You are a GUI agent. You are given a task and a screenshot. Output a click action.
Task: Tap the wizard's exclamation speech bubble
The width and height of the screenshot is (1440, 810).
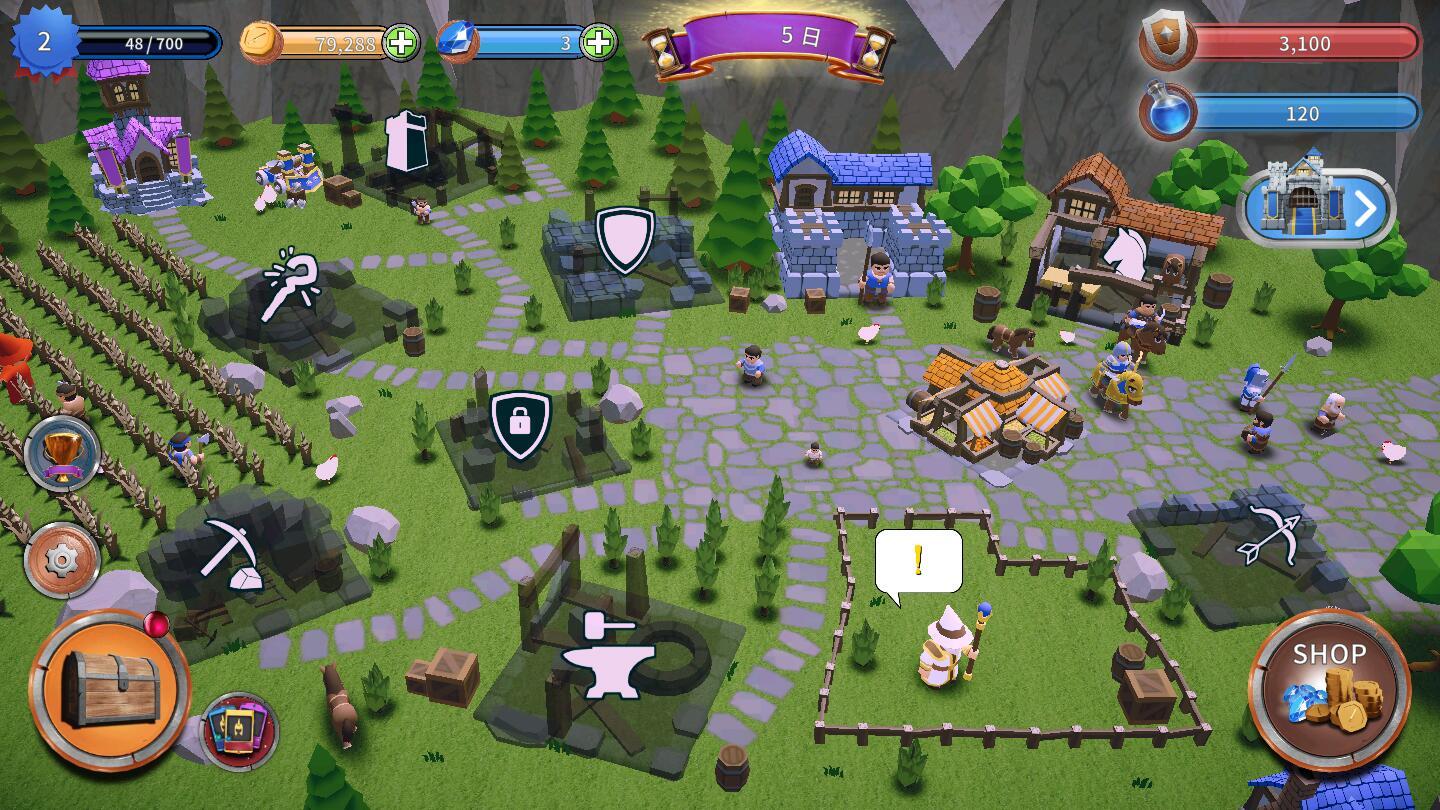tap(918, 562)
